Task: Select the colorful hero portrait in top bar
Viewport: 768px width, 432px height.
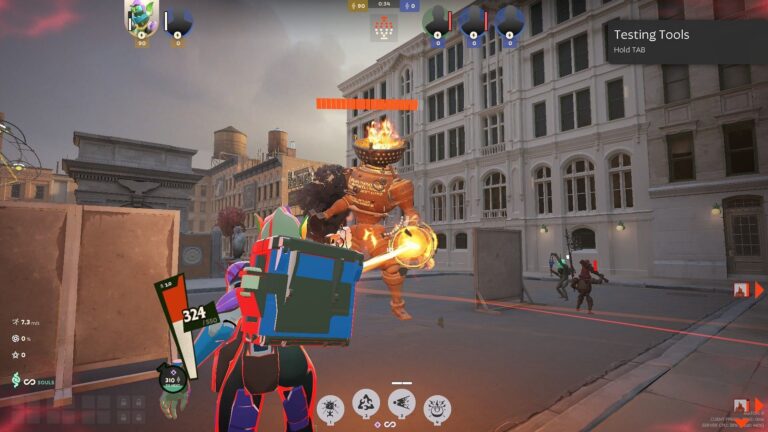Action: click(141, 15)
